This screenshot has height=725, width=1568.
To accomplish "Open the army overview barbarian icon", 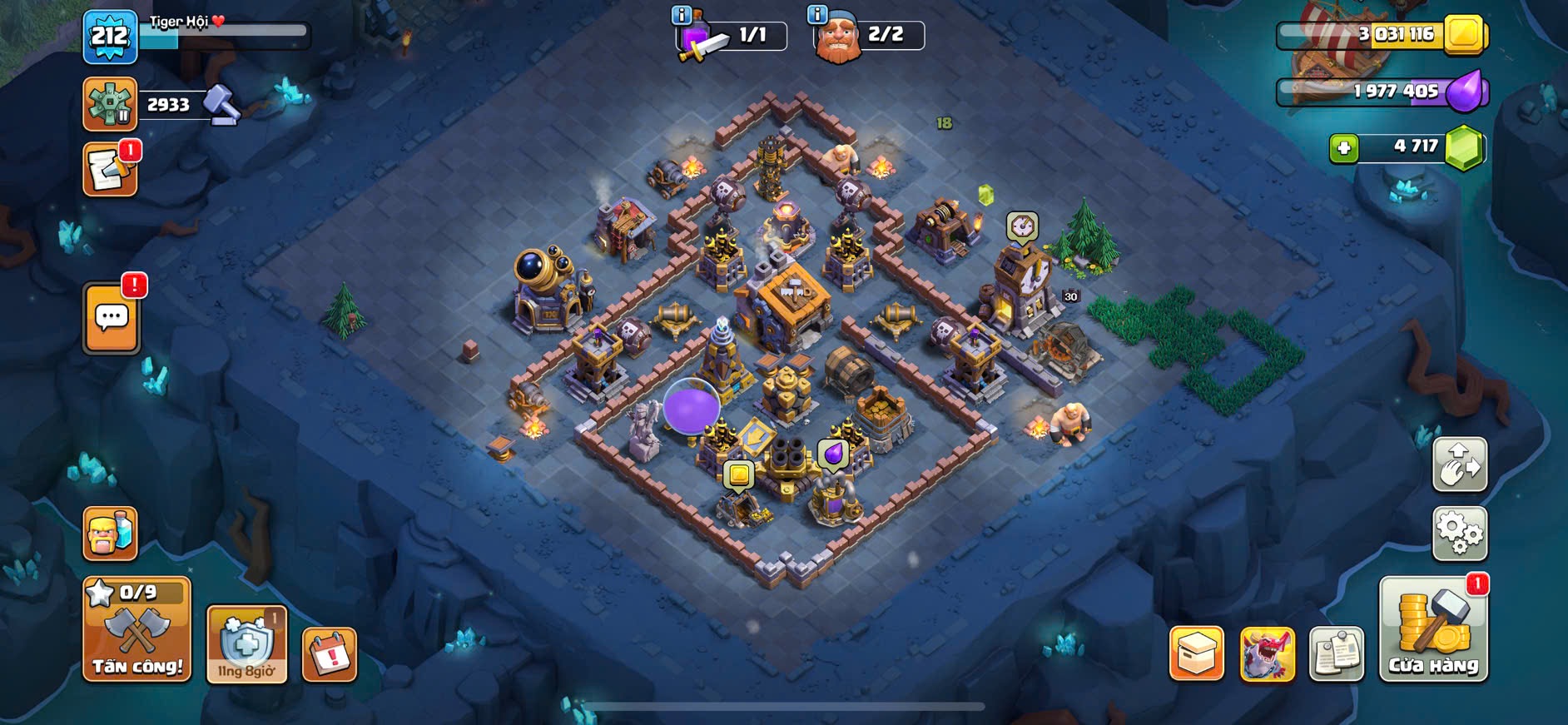I will [110, 533].
